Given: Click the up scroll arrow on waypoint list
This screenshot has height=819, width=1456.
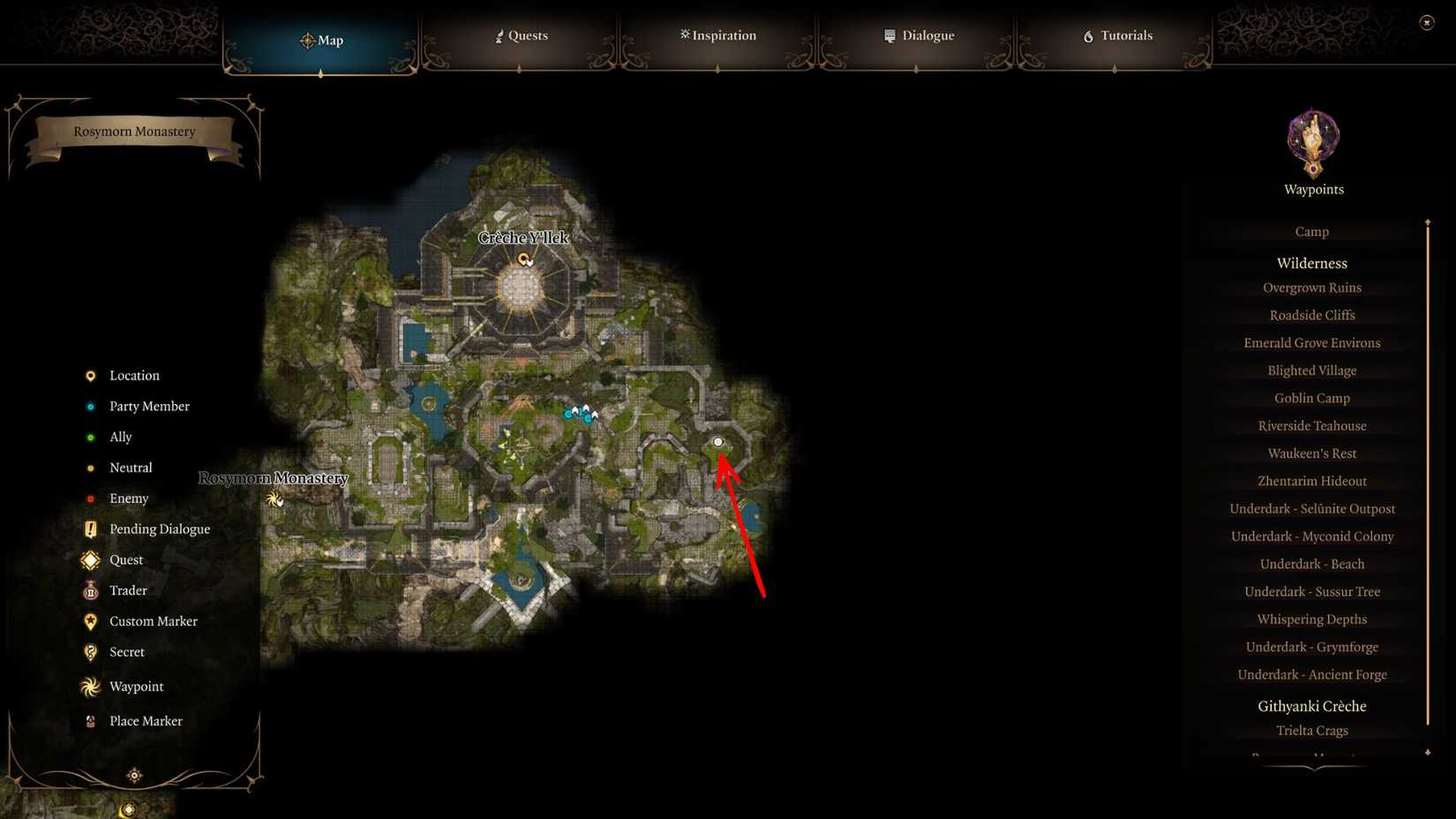Looking at the screenshot, I should 1427,223.
